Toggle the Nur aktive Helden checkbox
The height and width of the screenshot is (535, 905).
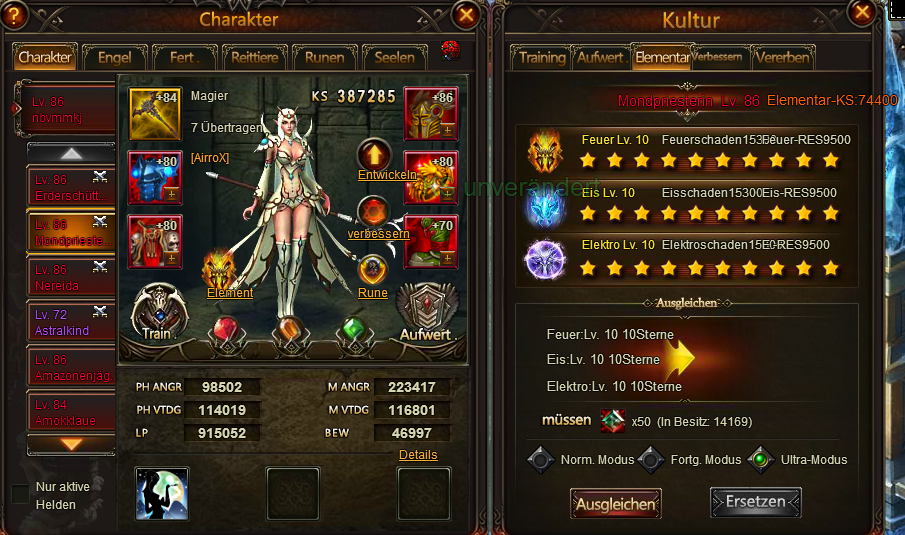20,495
